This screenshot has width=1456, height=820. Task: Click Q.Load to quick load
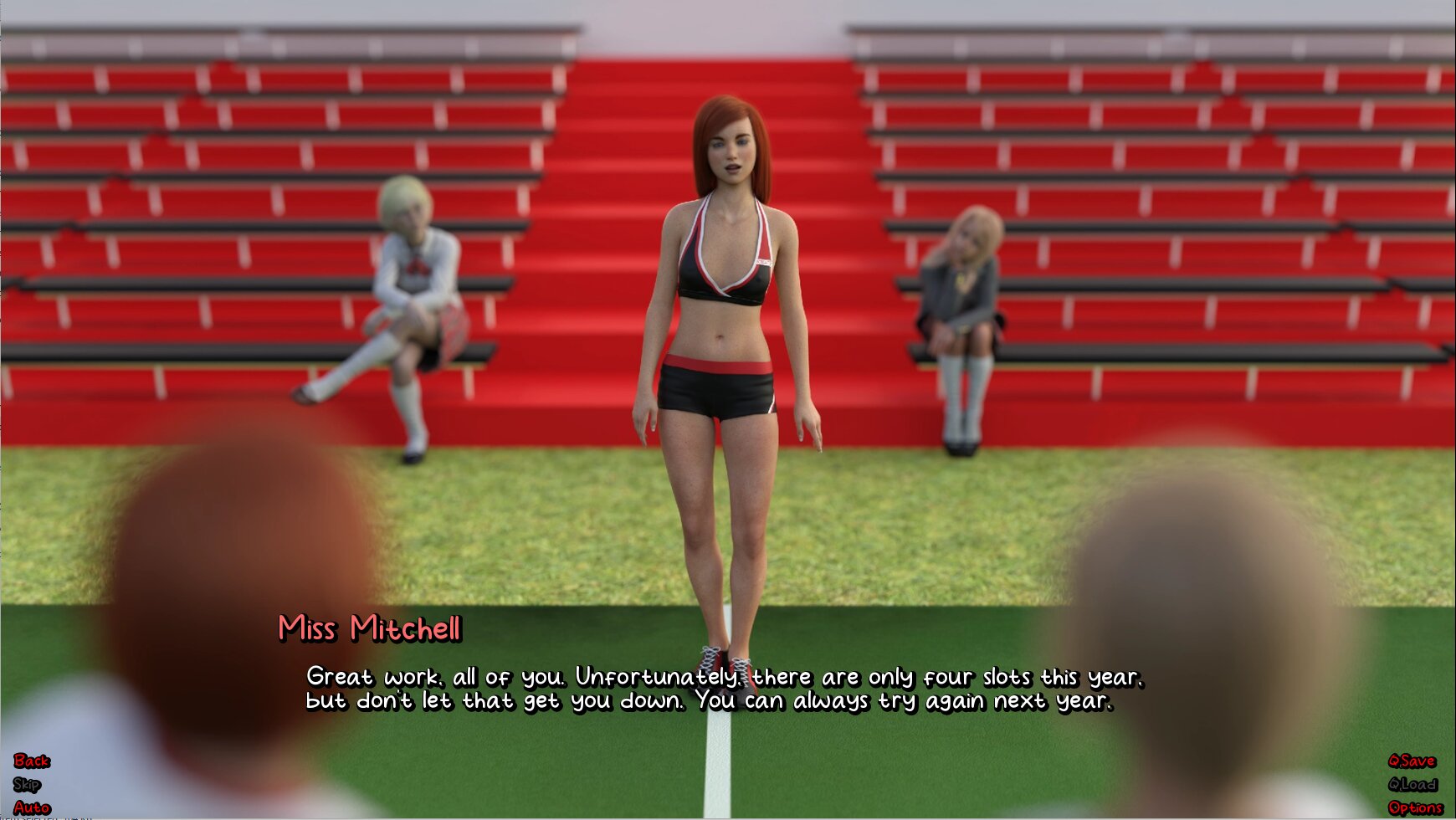click(1412, 784)
